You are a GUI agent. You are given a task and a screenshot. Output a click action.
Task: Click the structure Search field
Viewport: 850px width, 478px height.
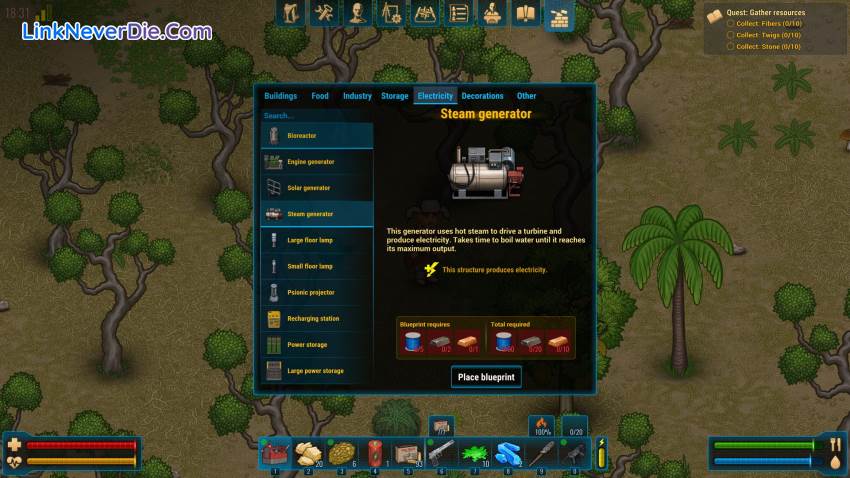(x=317, y=116)
